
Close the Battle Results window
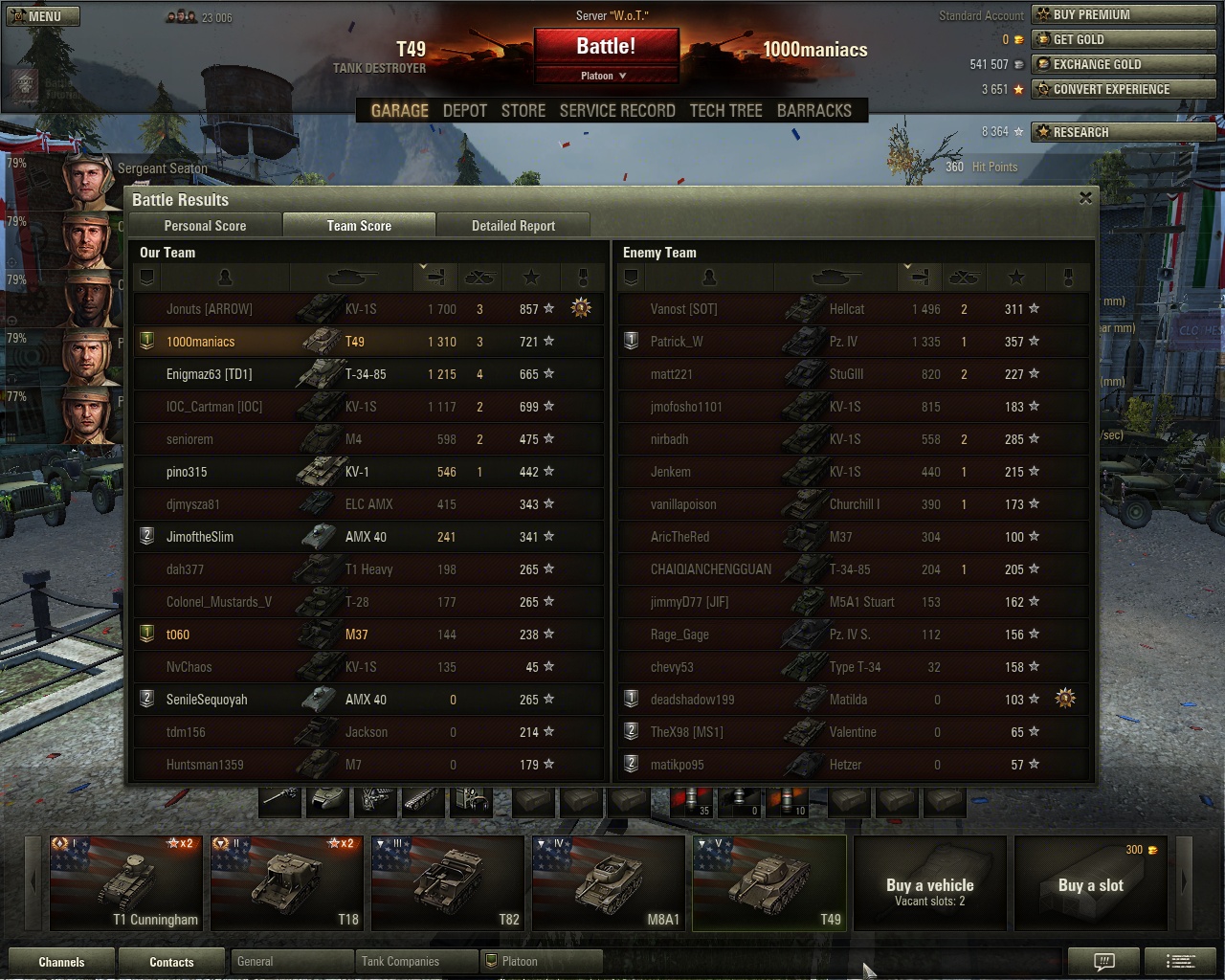click(1085, 198)
